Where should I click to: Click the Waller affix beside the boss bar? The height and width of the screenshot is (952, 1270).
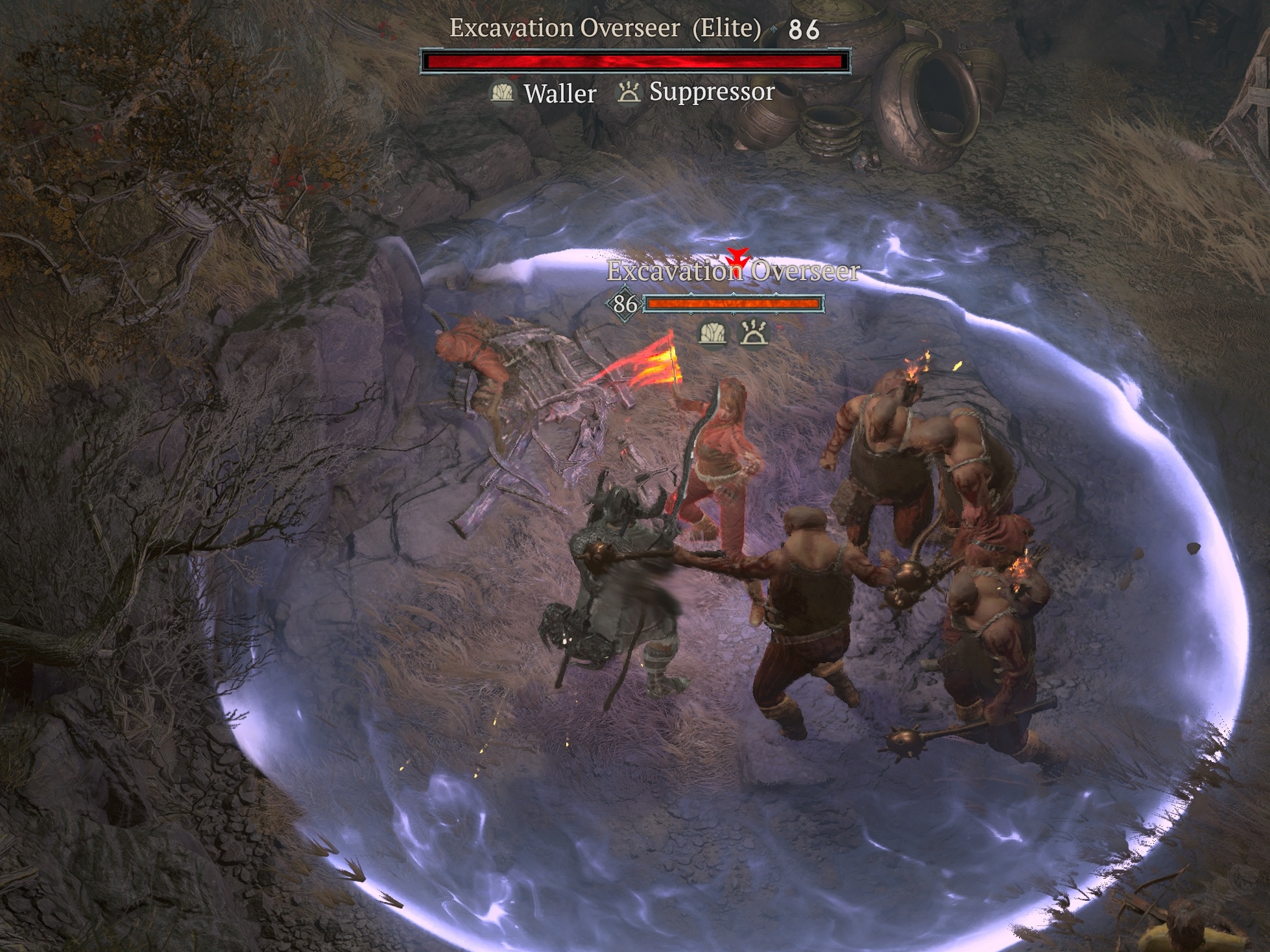544,93
